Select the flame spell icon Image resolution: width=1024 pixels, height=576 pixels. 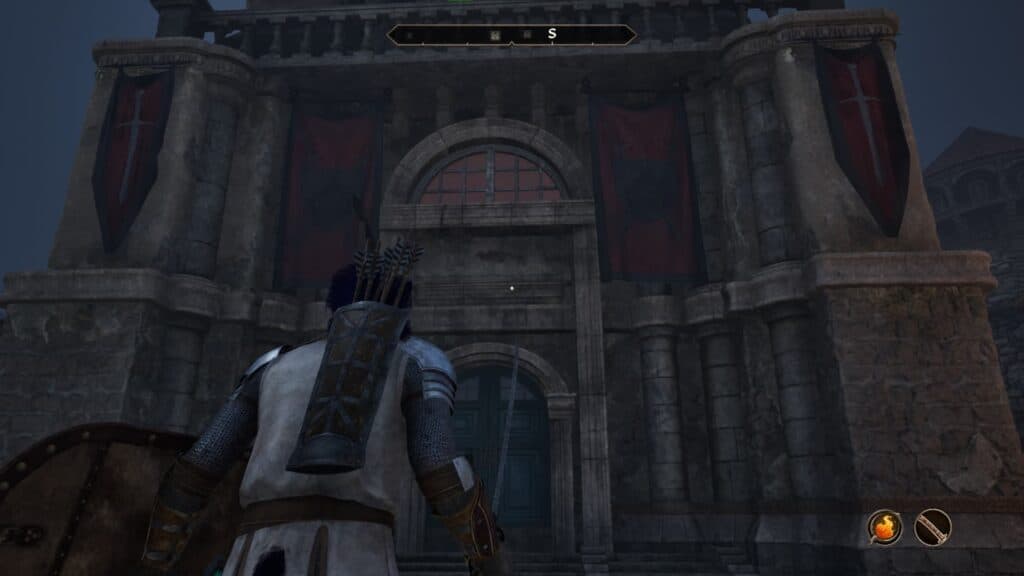tap(884, 527)
